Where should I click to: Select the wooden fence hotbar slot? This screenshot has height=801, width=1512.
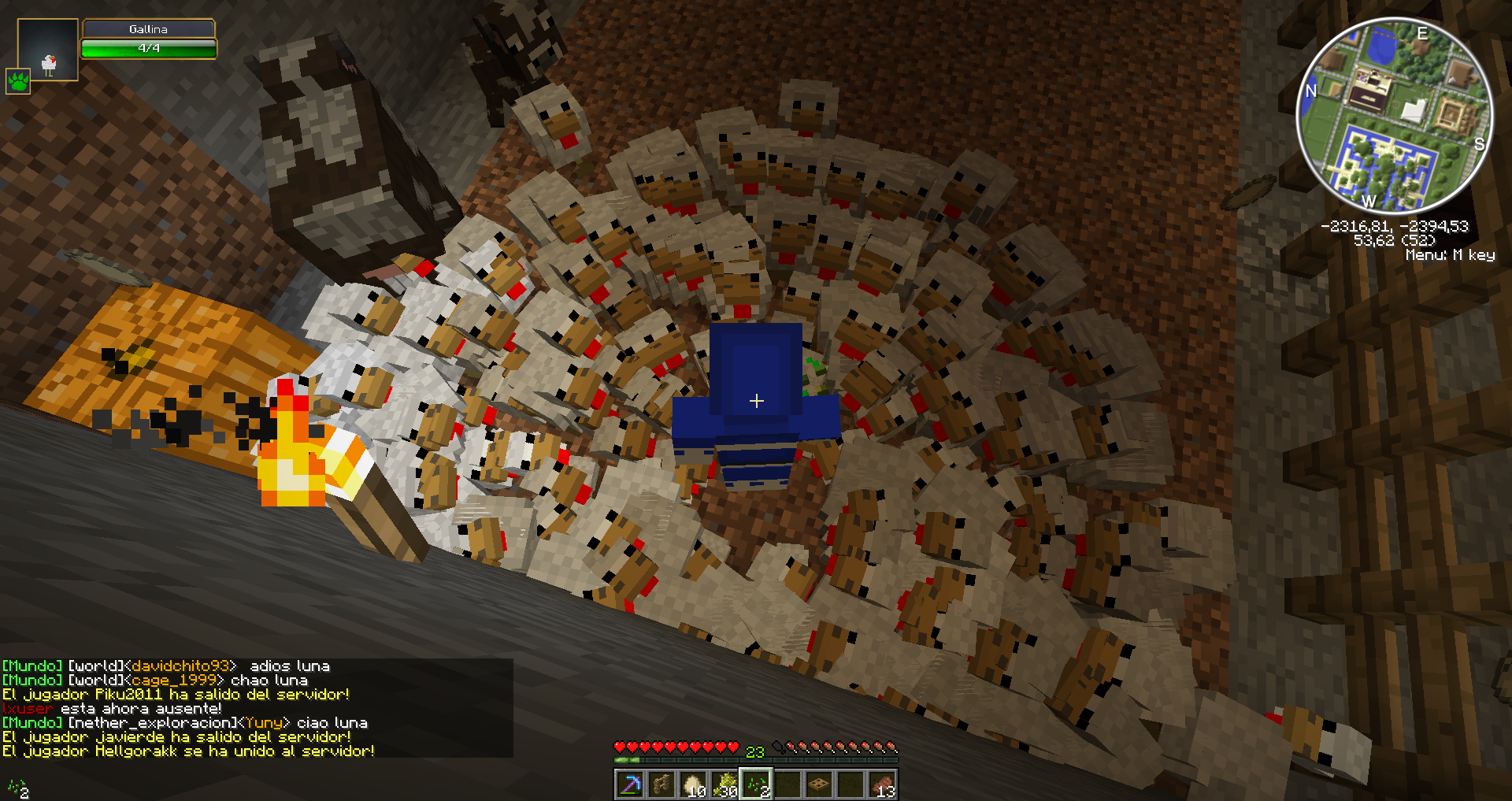pyautogui.click(x=661, y=784)
